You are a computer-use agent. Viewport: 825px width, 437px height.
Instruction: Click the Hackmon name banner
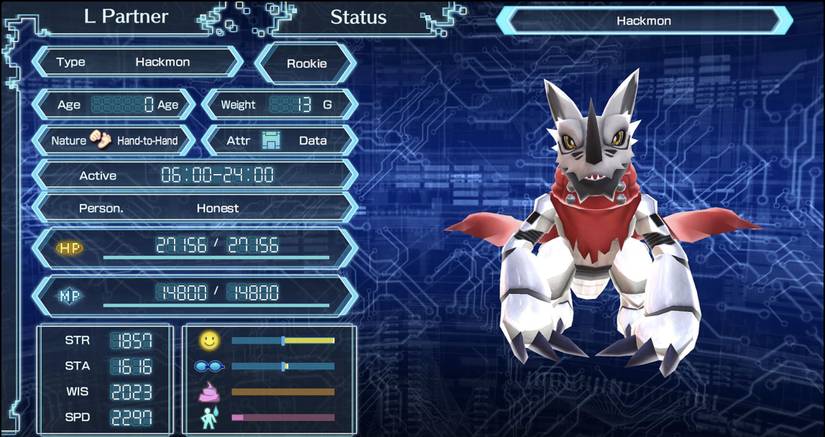[643, 20]
